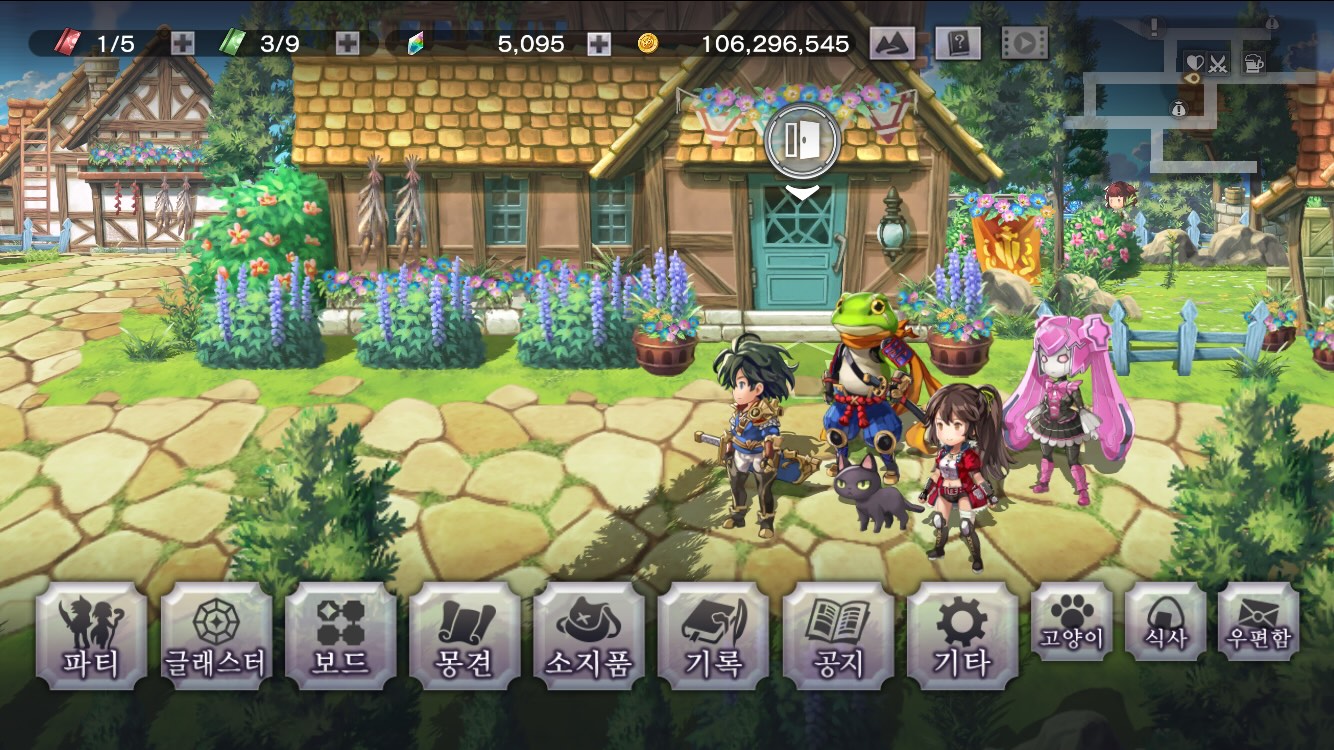Open the 몽견 dream encounter menu

(x=465, y=636)
